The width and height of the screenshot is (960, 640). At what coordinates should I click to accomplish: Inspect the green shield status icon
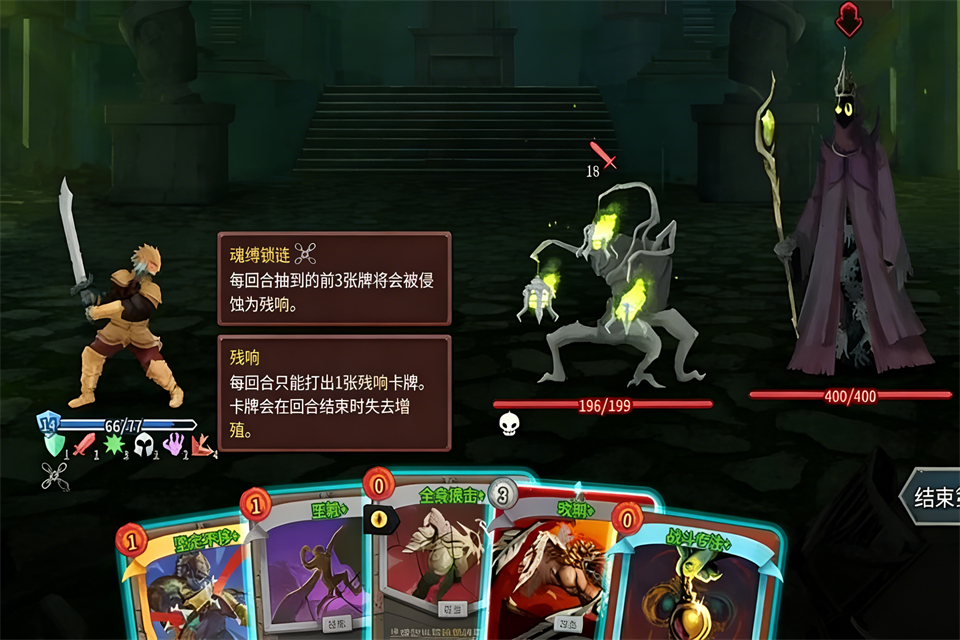(56, 444)
